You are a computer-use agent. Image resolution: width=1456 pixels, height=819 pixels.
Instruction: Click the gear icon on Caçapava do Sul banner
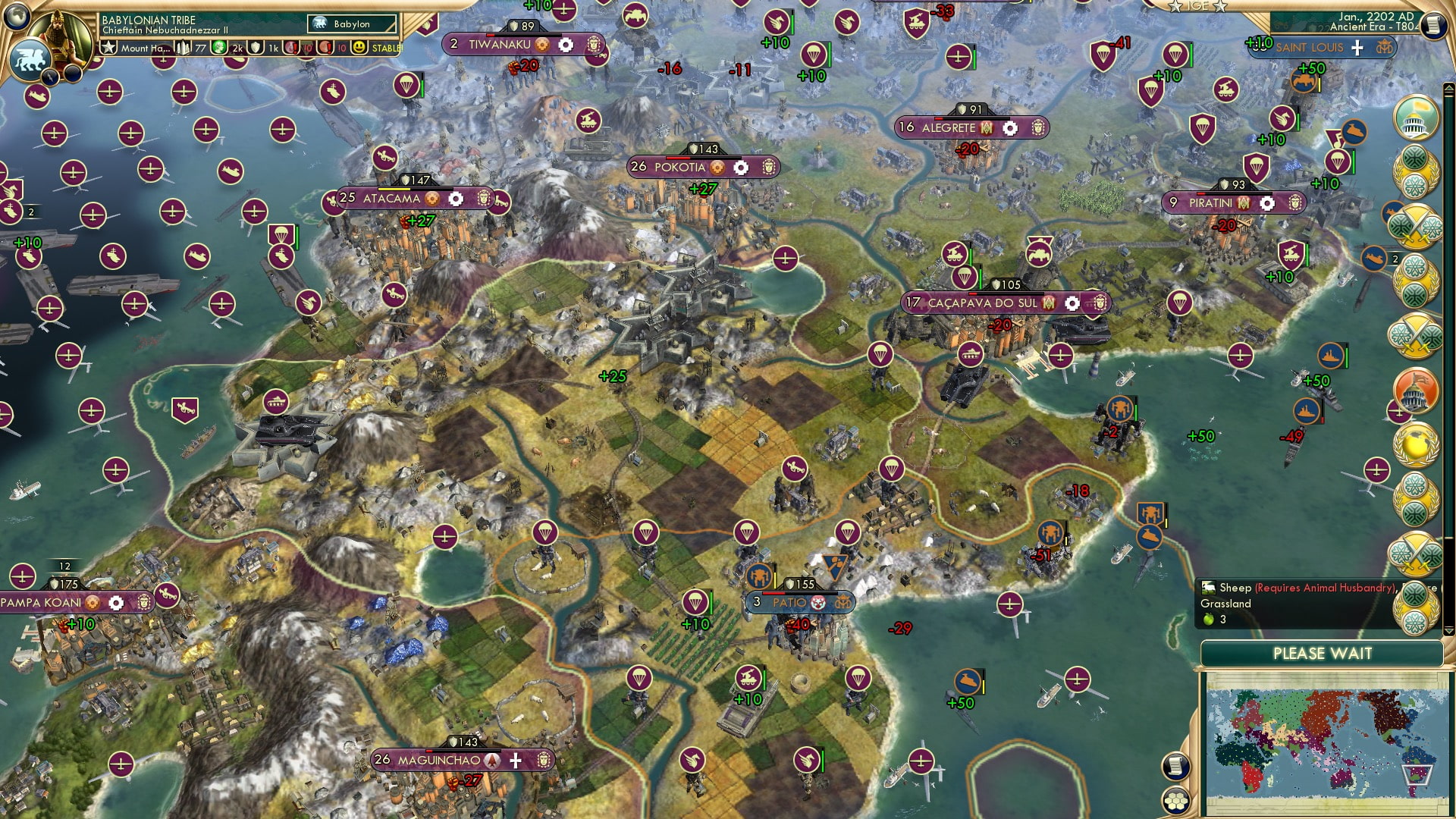point(1072,303)
